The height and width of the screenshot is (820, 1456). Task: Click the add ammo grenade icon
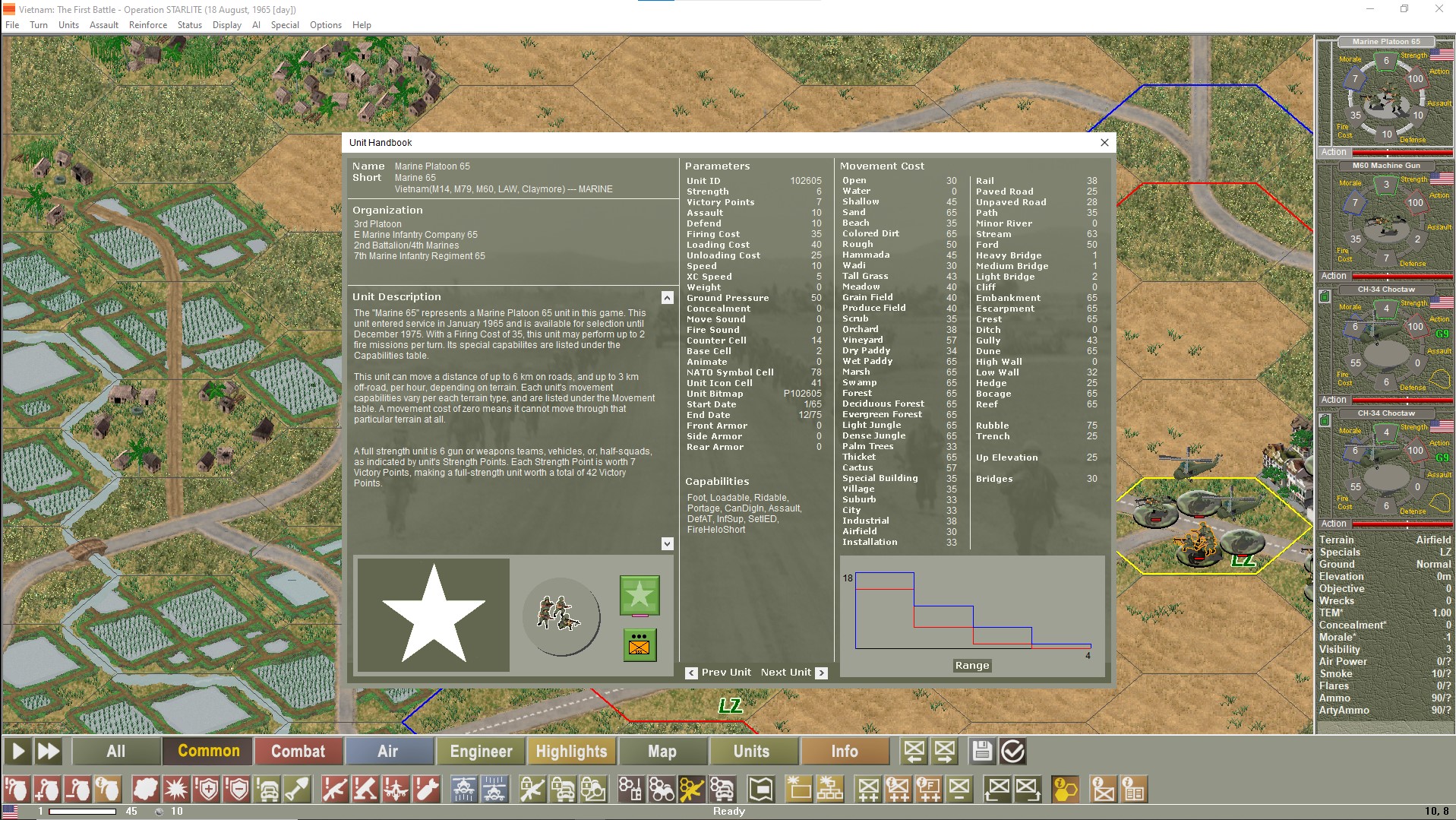pyautogui.click(x=47, y=790)
